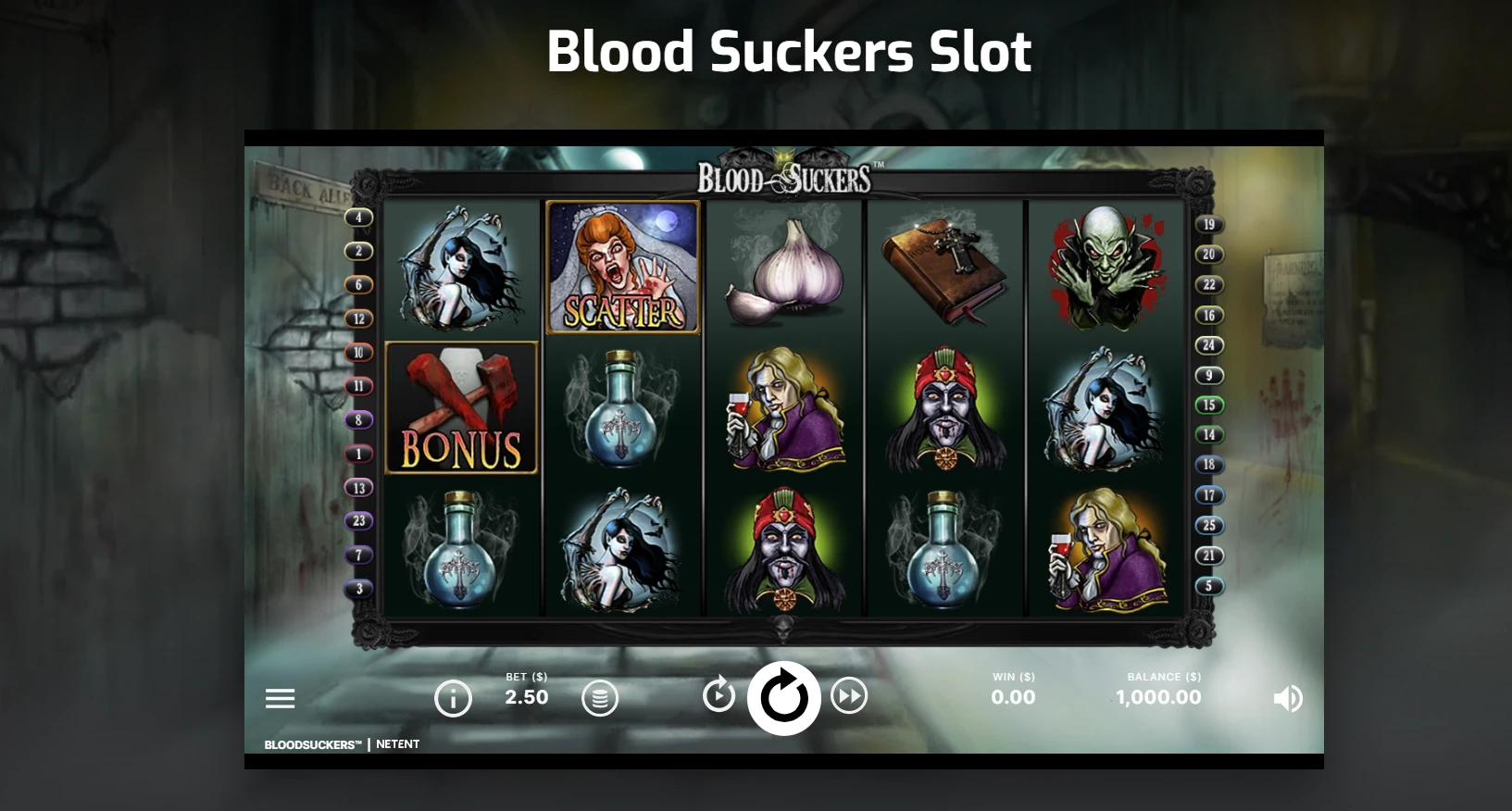Open the game information screen

click(453, 698)
